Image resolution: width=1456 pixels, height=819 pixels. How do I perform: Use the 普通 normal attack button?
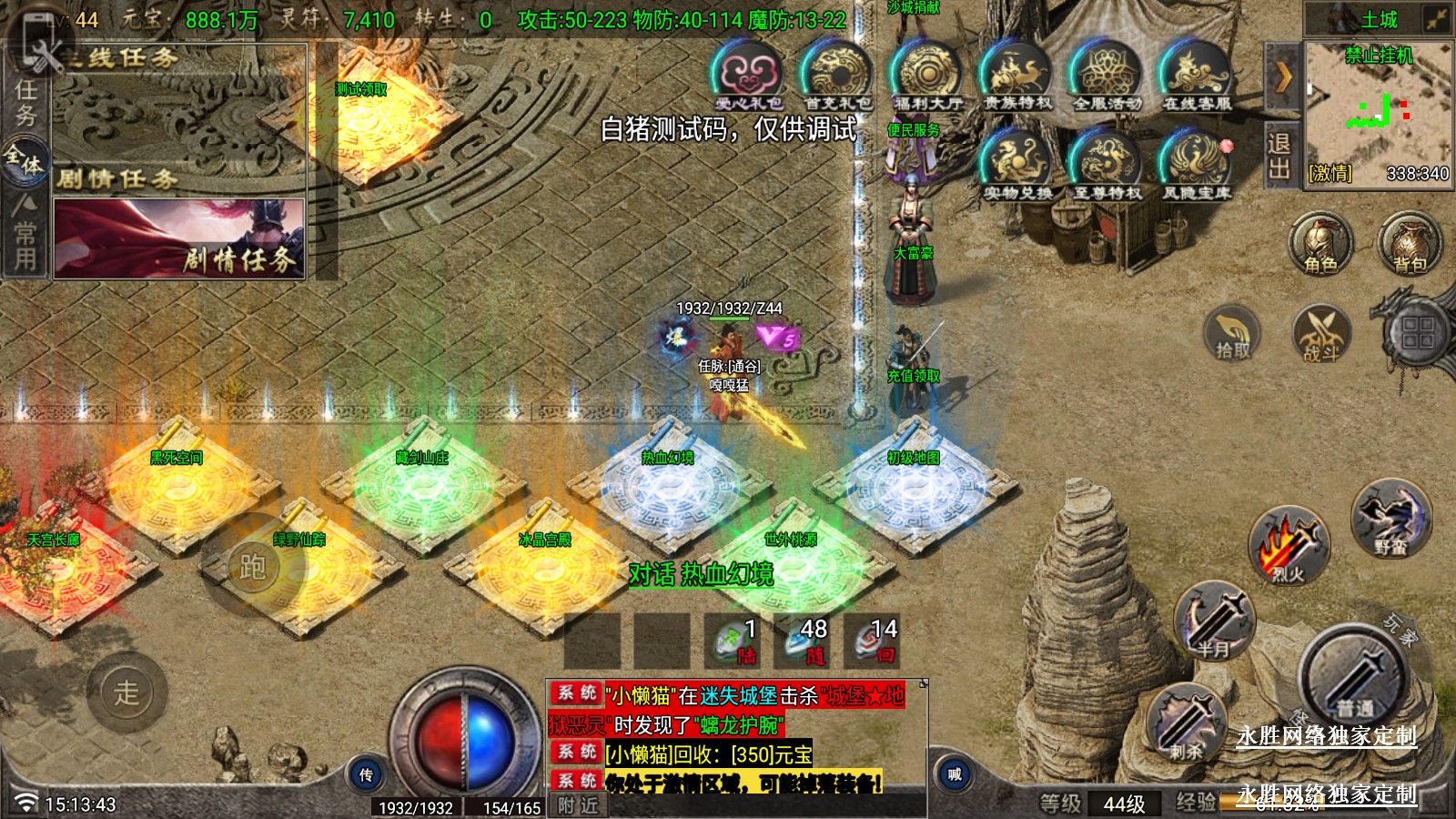click(x=1354, y=678)
